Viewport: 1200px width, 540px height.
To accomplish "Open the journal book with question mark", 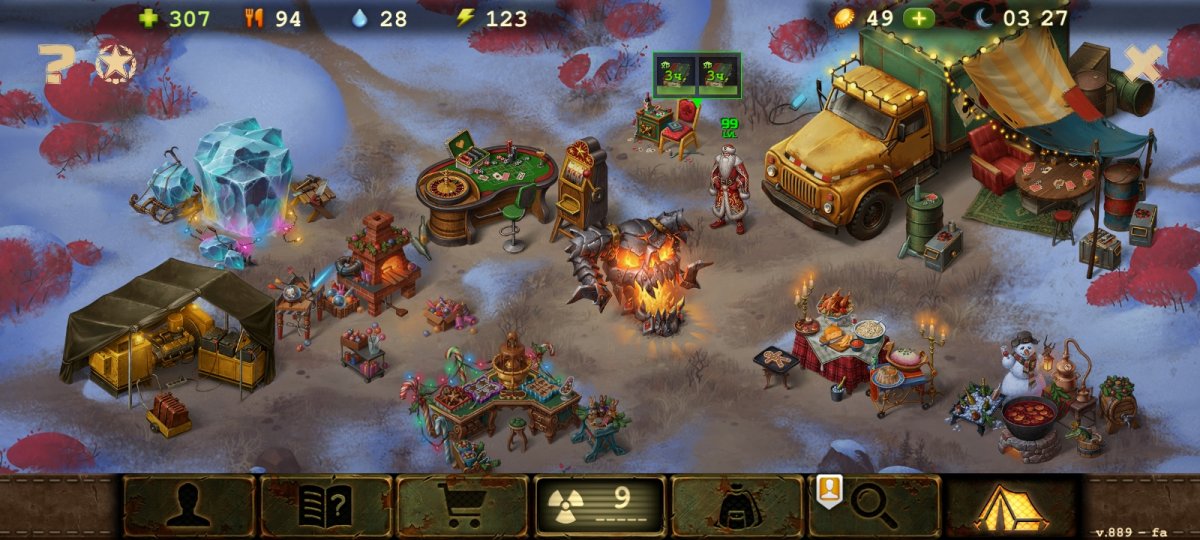I will coord(325,506).
